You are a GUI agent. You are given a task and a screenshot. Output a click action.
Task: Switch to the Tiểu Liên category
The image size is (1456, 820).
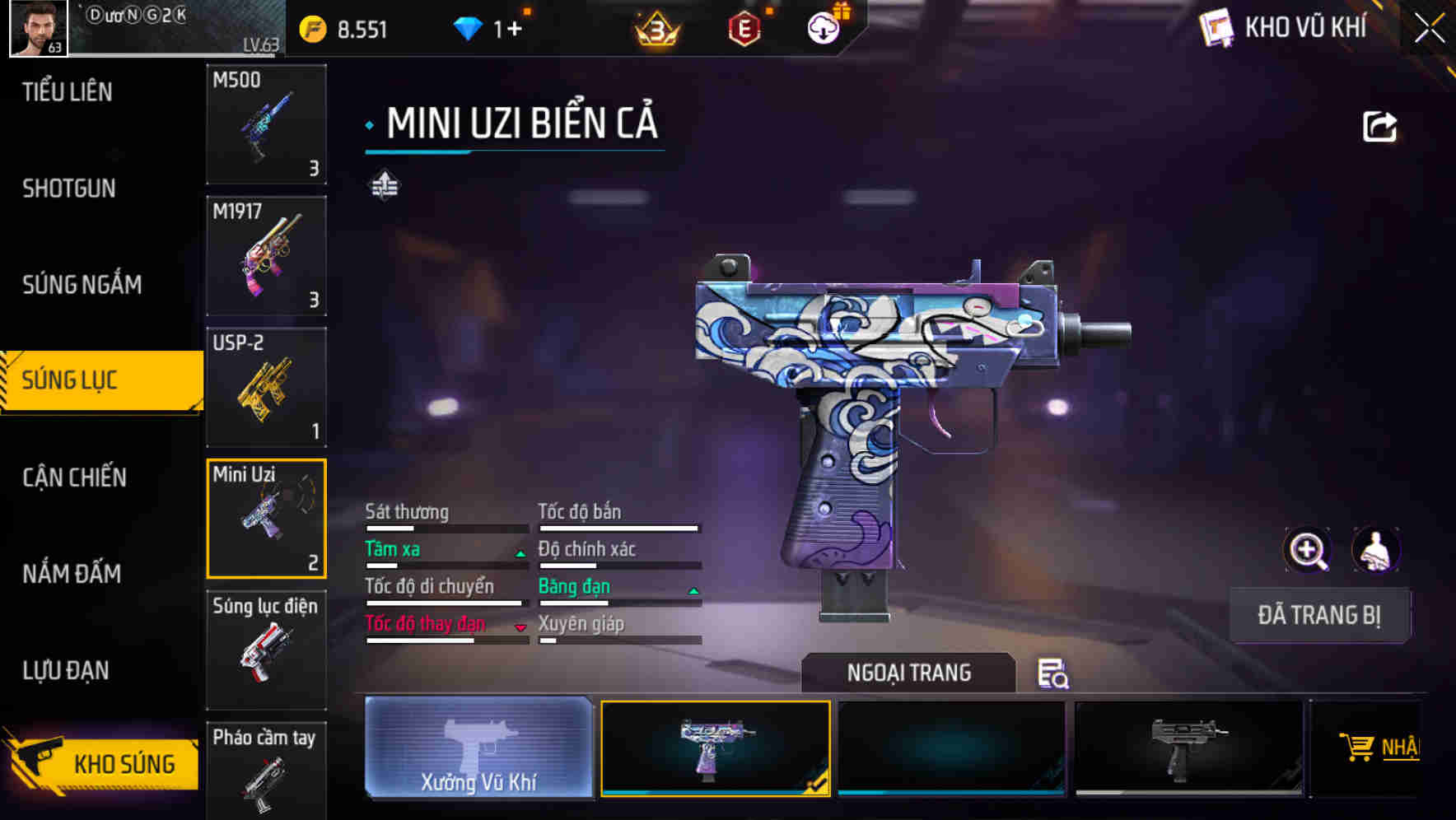tap(68, 92)
